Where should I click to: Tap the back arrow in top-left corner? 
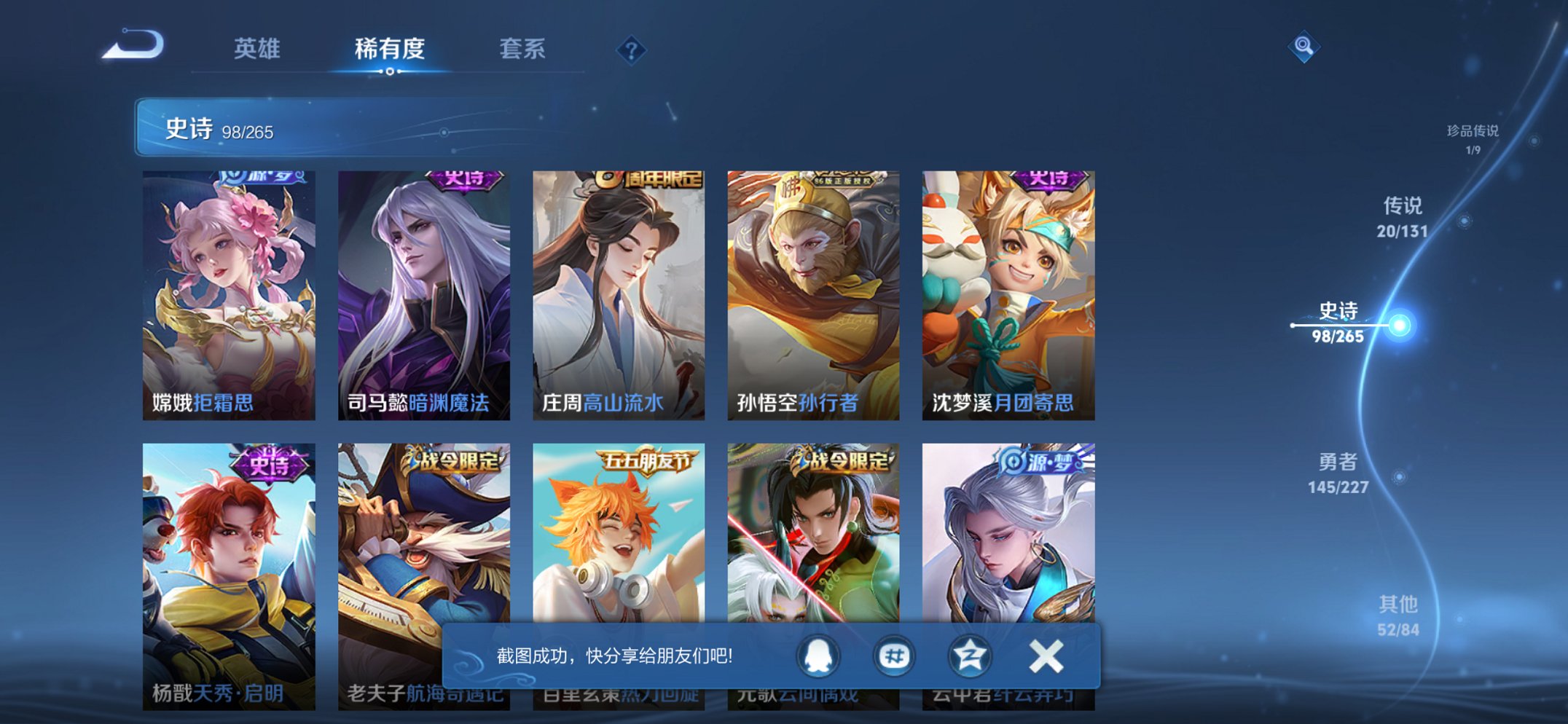point(135,45)
